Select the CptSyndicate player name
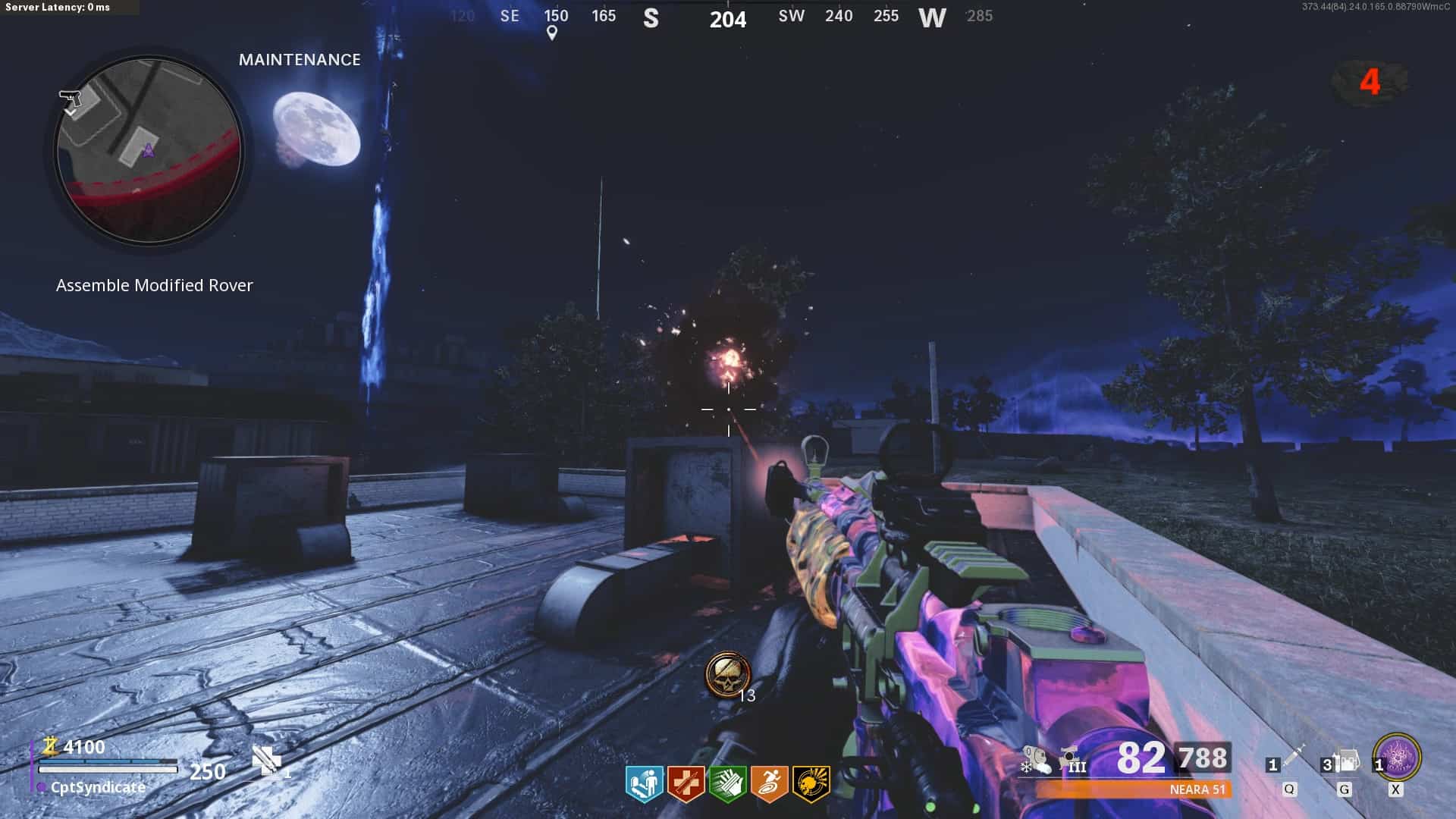The height and width of the screenshot is (819, 1456). click(x=98, y=787)
